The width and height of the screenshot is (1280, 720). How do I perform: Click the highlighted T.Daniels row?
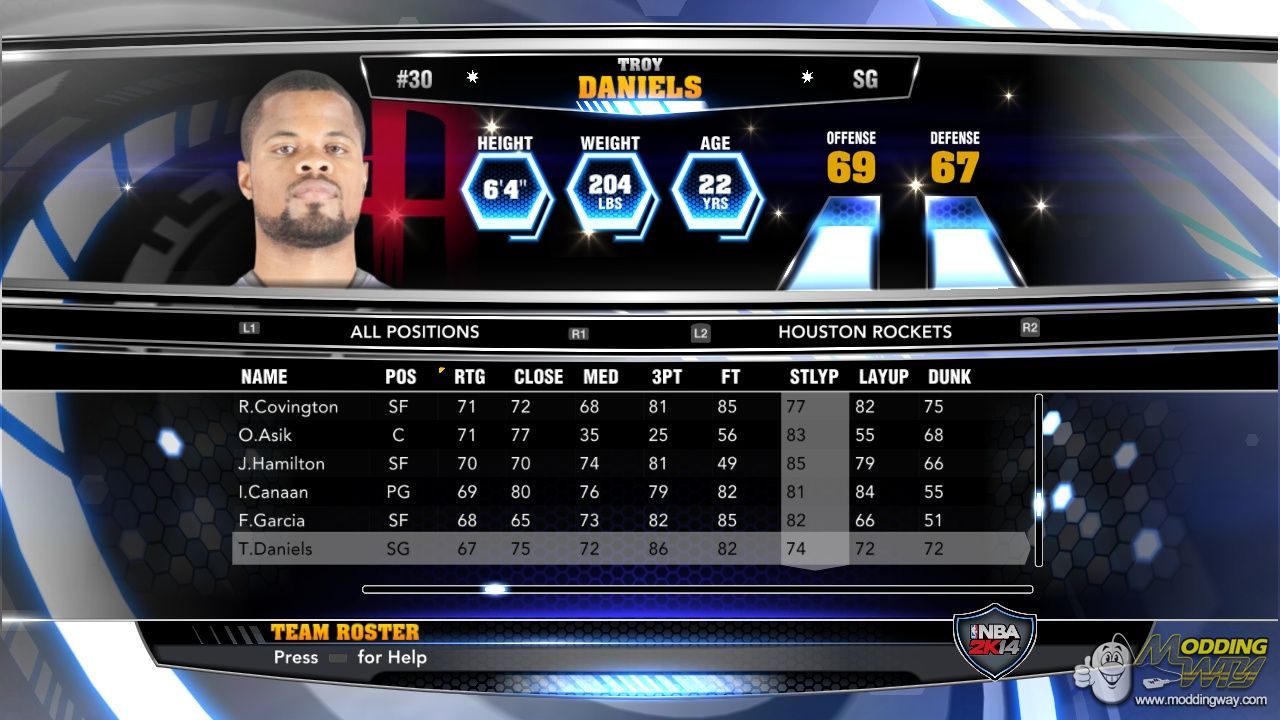[275, 549]
